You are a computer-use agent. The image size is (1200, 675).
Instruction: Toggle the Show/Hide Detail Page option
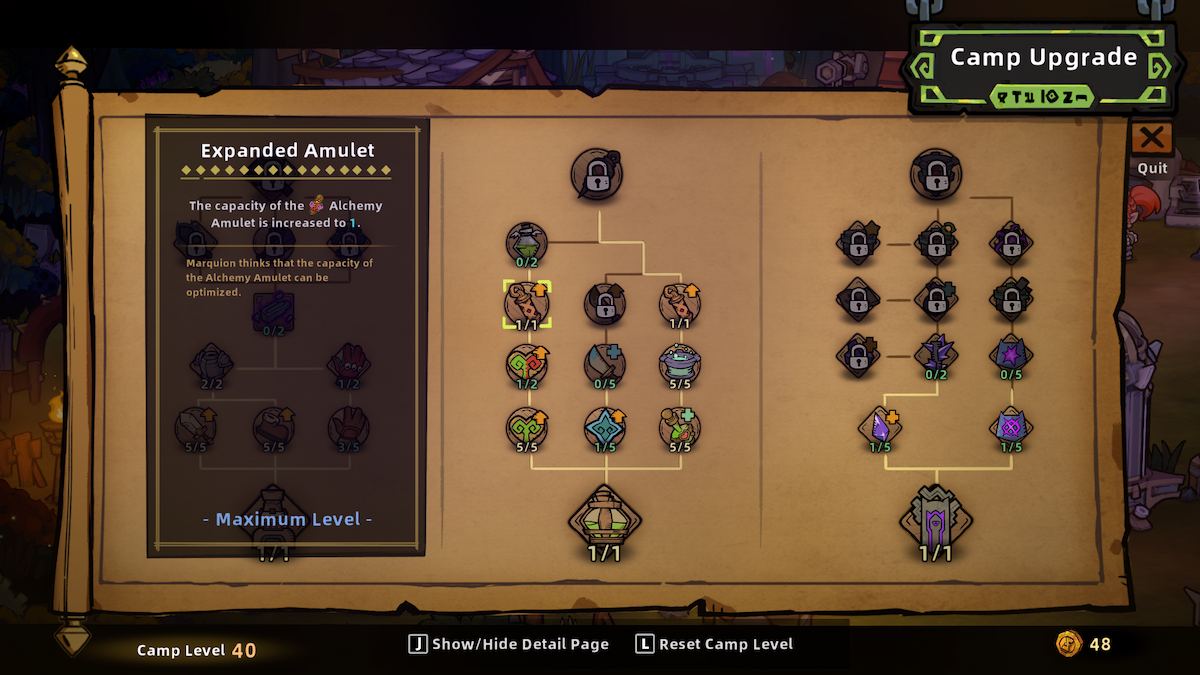(x=509, y=644)
